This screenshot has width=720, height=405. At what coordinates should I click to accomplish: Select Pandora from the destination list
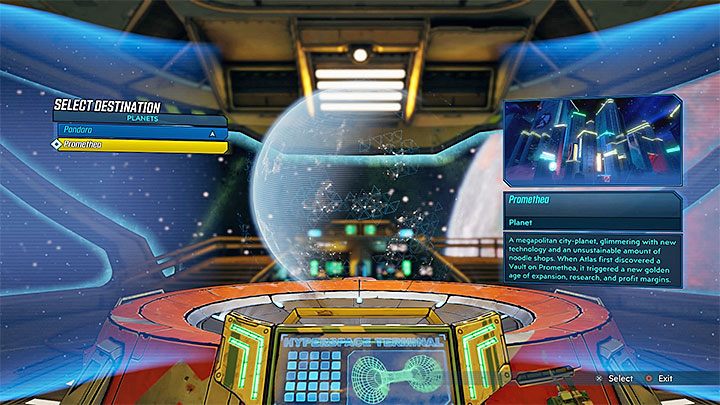tap(120, 131)
